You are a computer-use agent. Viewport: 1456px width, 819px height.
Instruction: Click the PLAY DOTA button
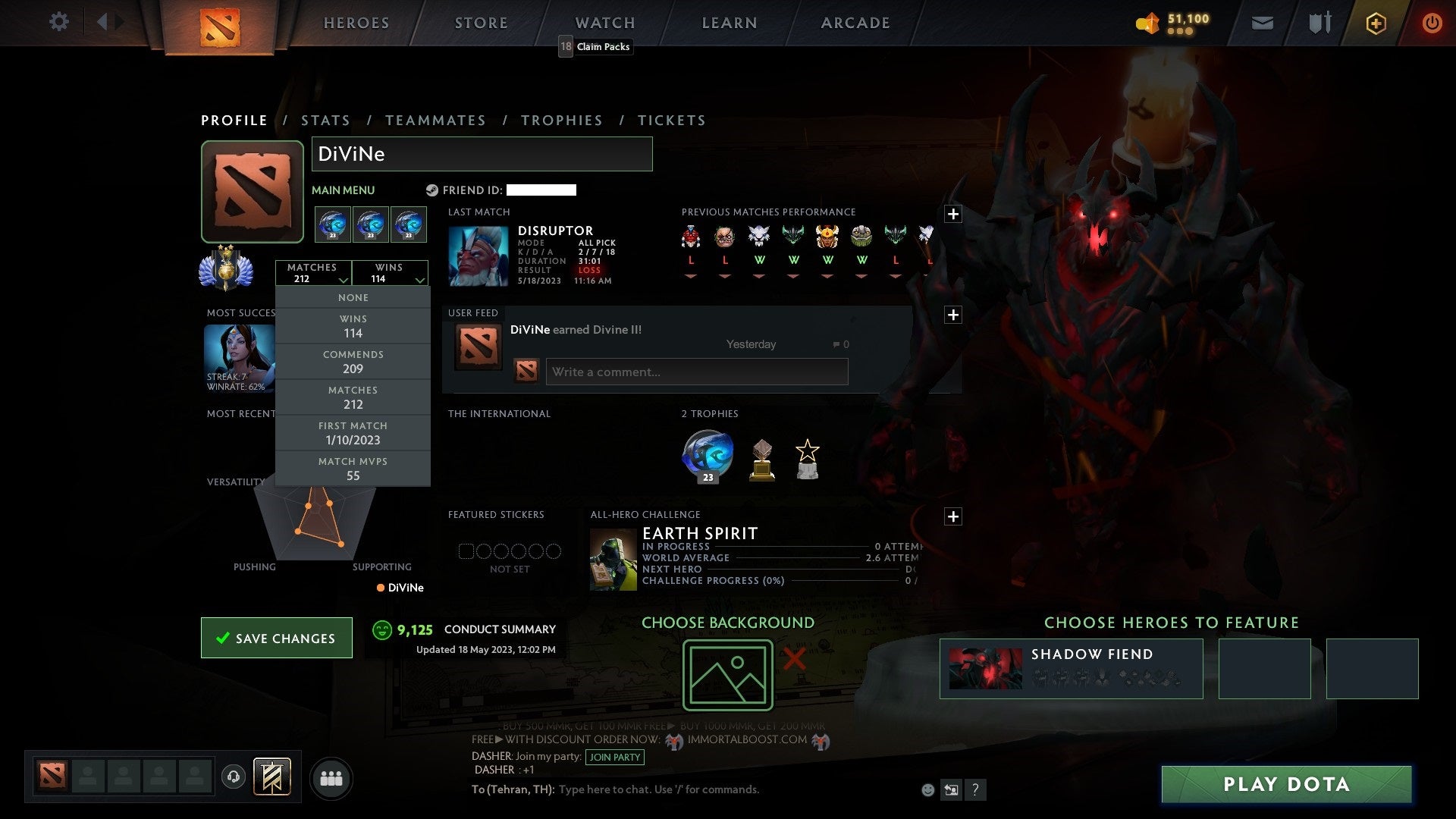coord(1285,785)
